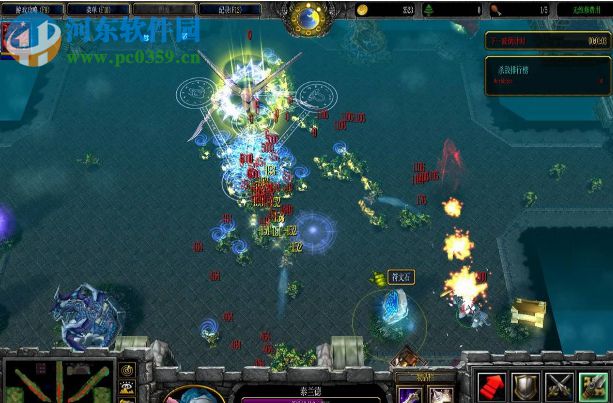Click the green highlighted command icon
Image resolution: width=613 pixels, height=403 pixels.
tap(593, 386)
